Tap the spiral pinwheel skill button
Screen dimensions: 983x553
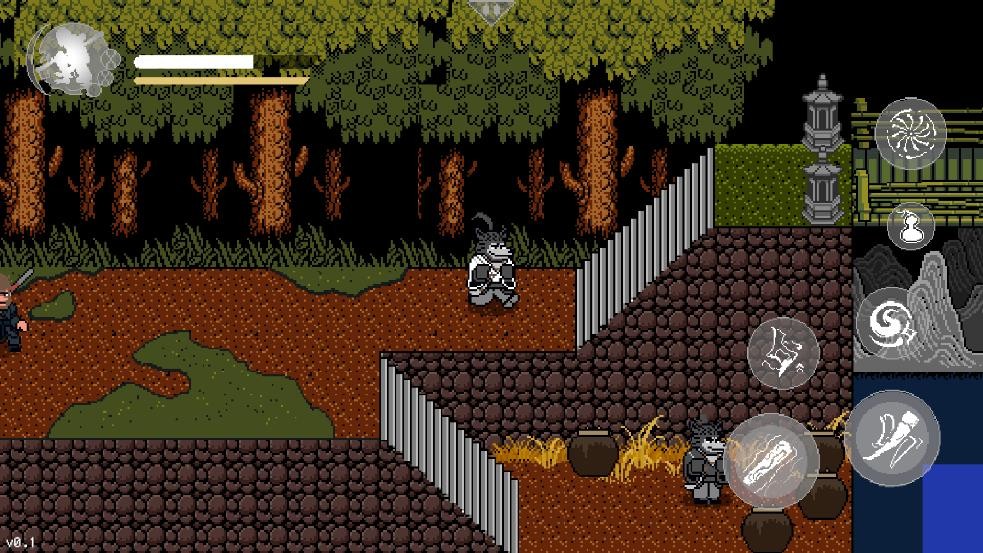coord(910,133)
